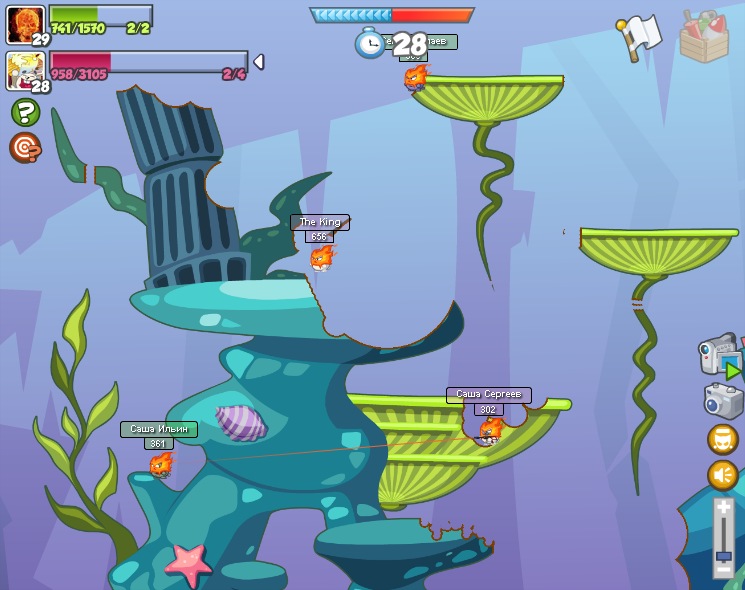Viewport: 745px width, 590px height.
Task: Collapse team bar with white arrow
Action: coord(259,62)
